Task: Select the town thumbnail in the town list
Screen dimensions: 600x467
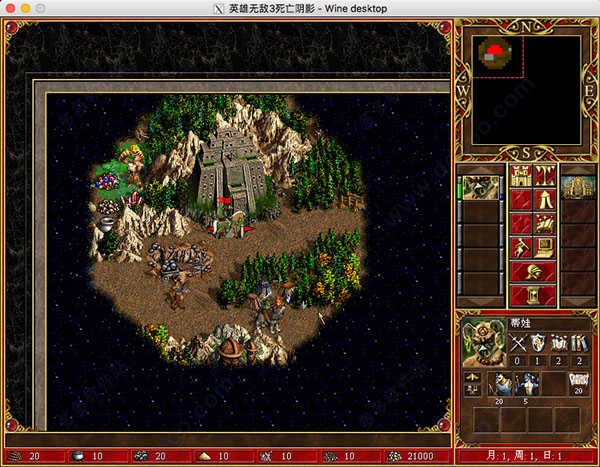Action: (578, 187)
